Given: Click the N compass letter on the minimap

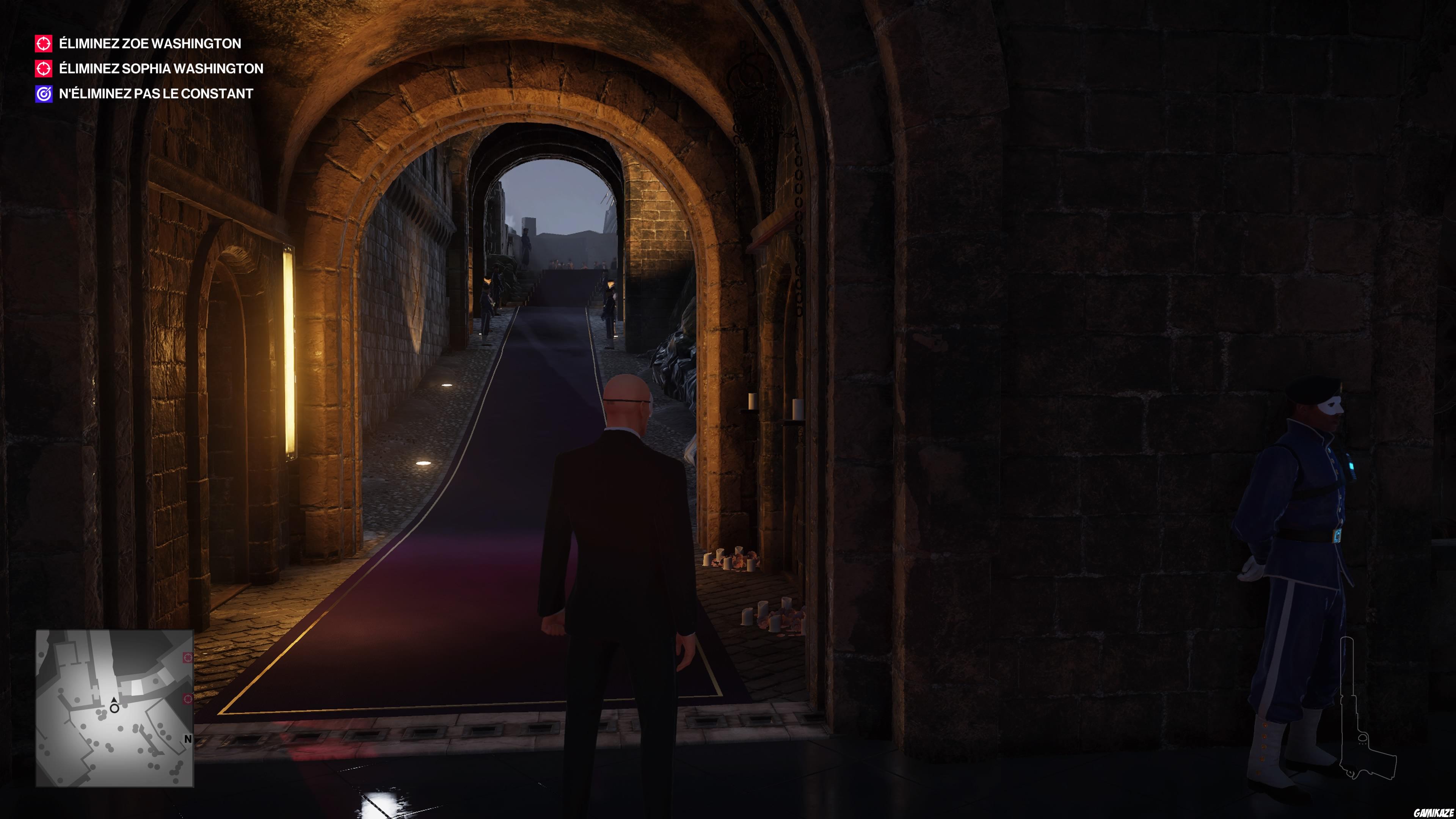Looking at the screenshot, I should (188, 739).
